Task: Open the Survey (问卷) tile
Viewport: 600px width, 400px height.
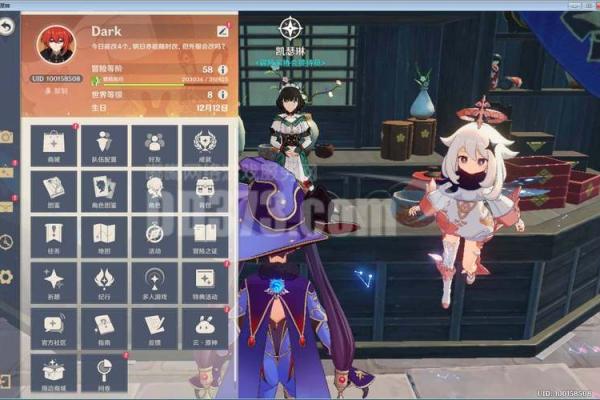Action: coord(104,373)
